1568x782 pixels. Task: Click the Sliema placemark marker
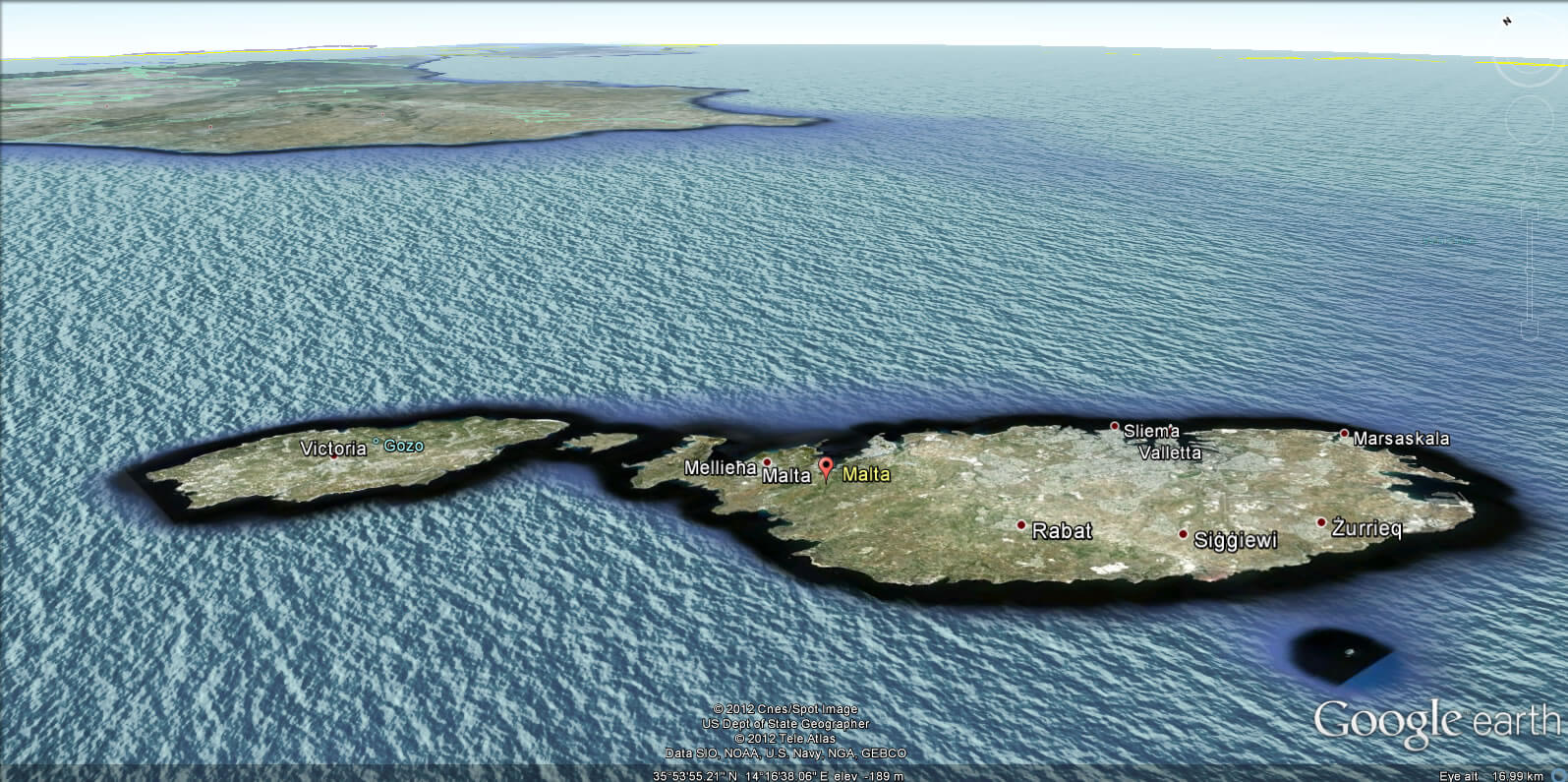point(1114,426)
